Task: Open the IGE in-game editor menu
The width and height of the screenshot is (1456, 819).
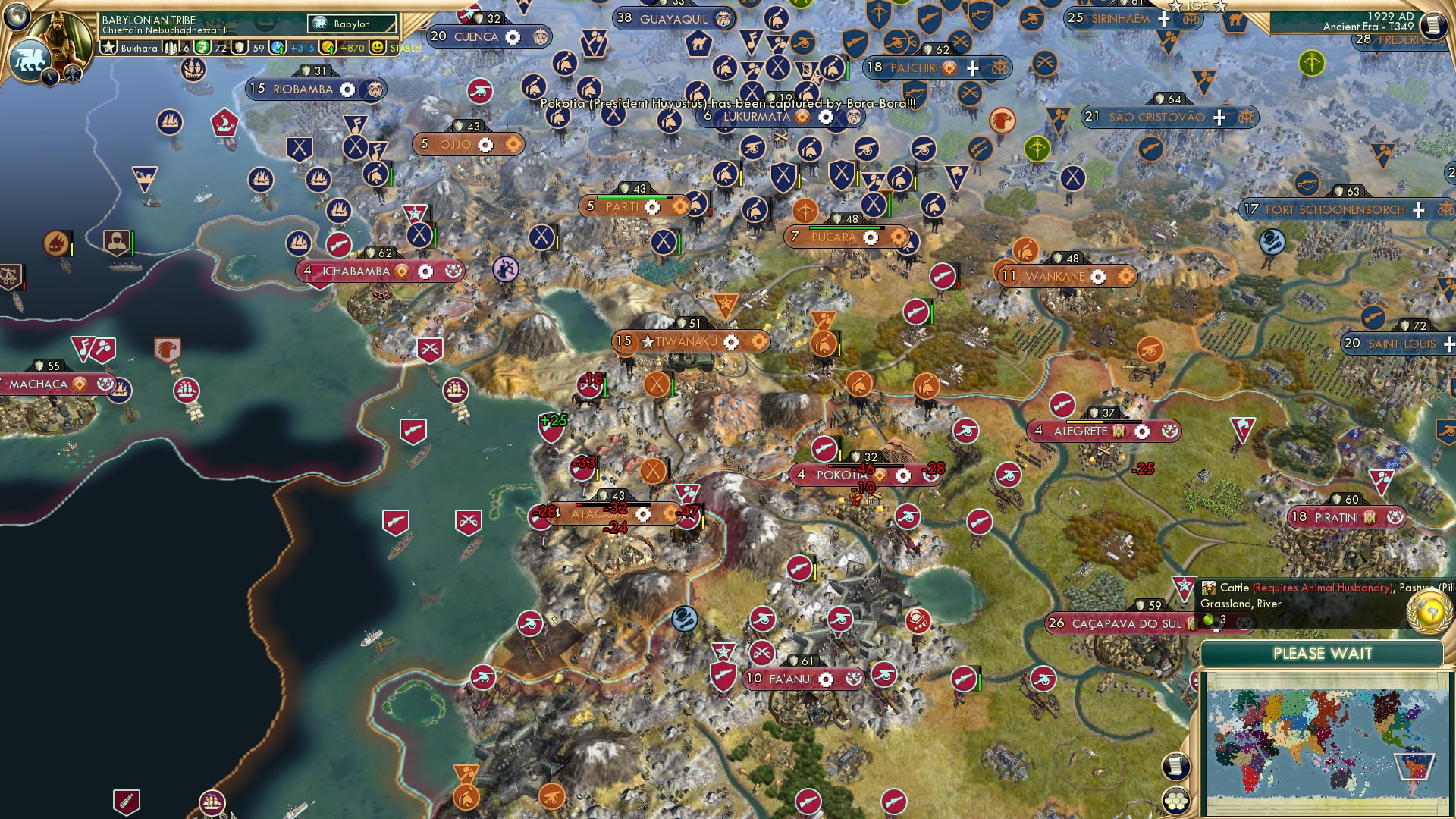Action: [1199, 6]
